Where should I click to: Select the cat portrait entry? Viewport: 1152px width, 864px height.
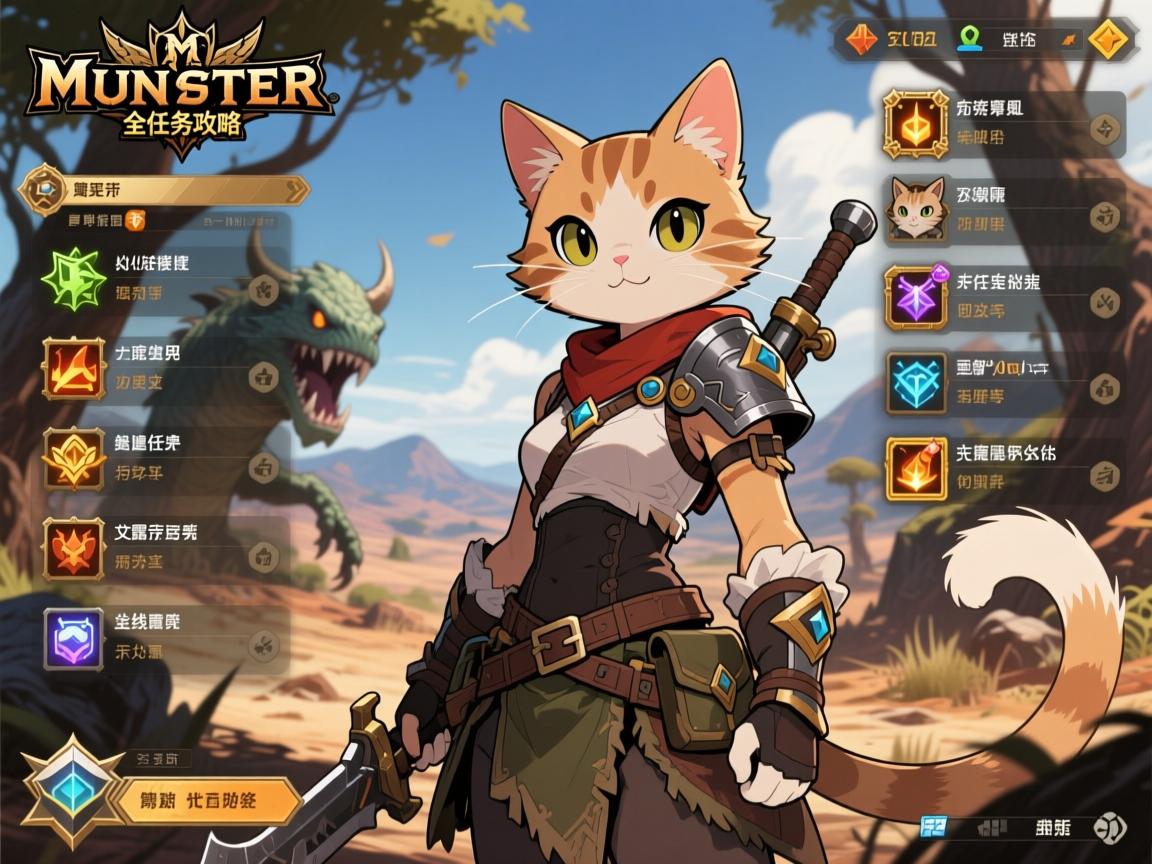[x=916, y=209]
